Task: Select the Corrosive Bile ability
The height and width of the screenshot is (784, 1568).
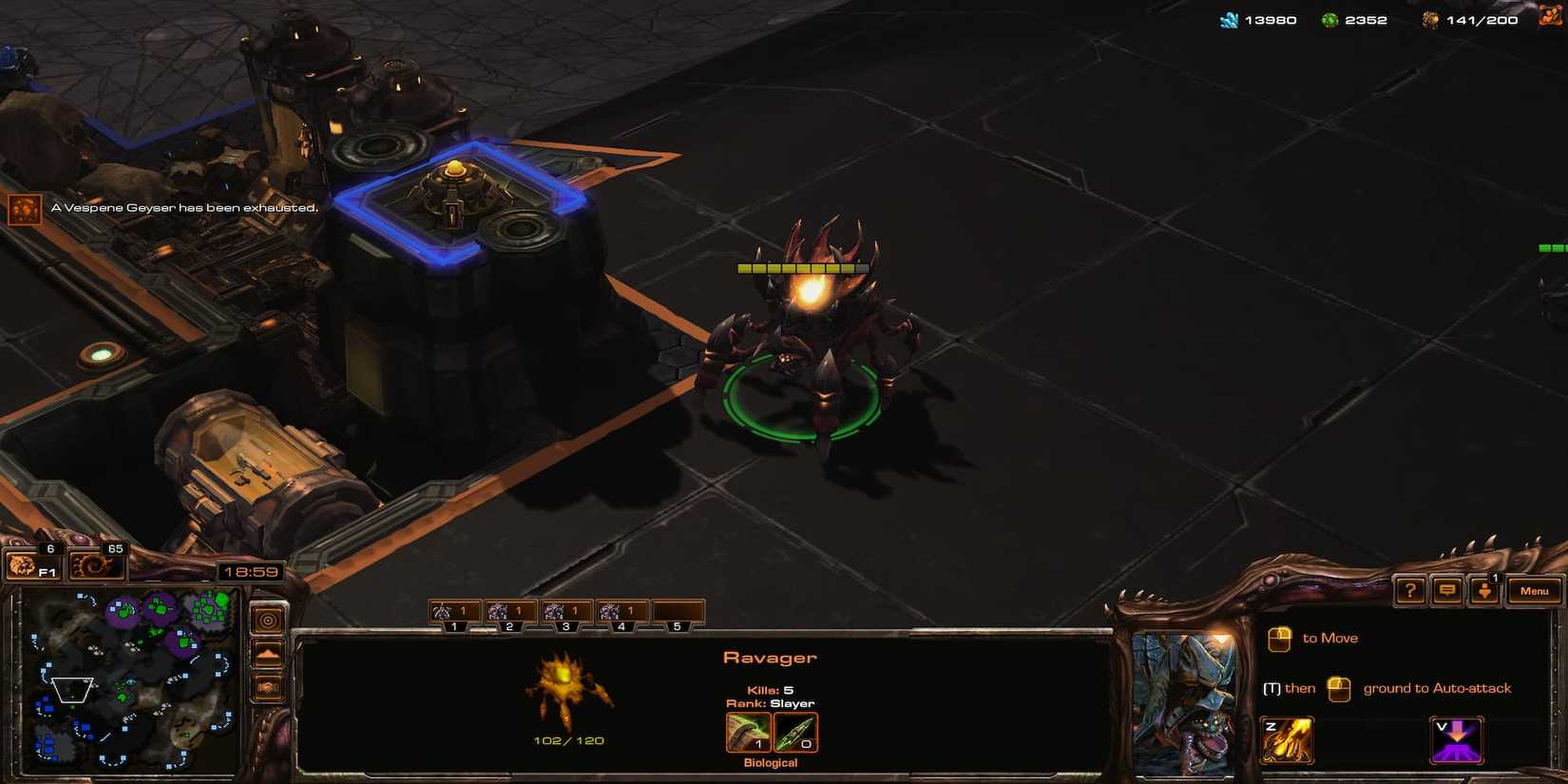Action: (x=1288, y=738)
